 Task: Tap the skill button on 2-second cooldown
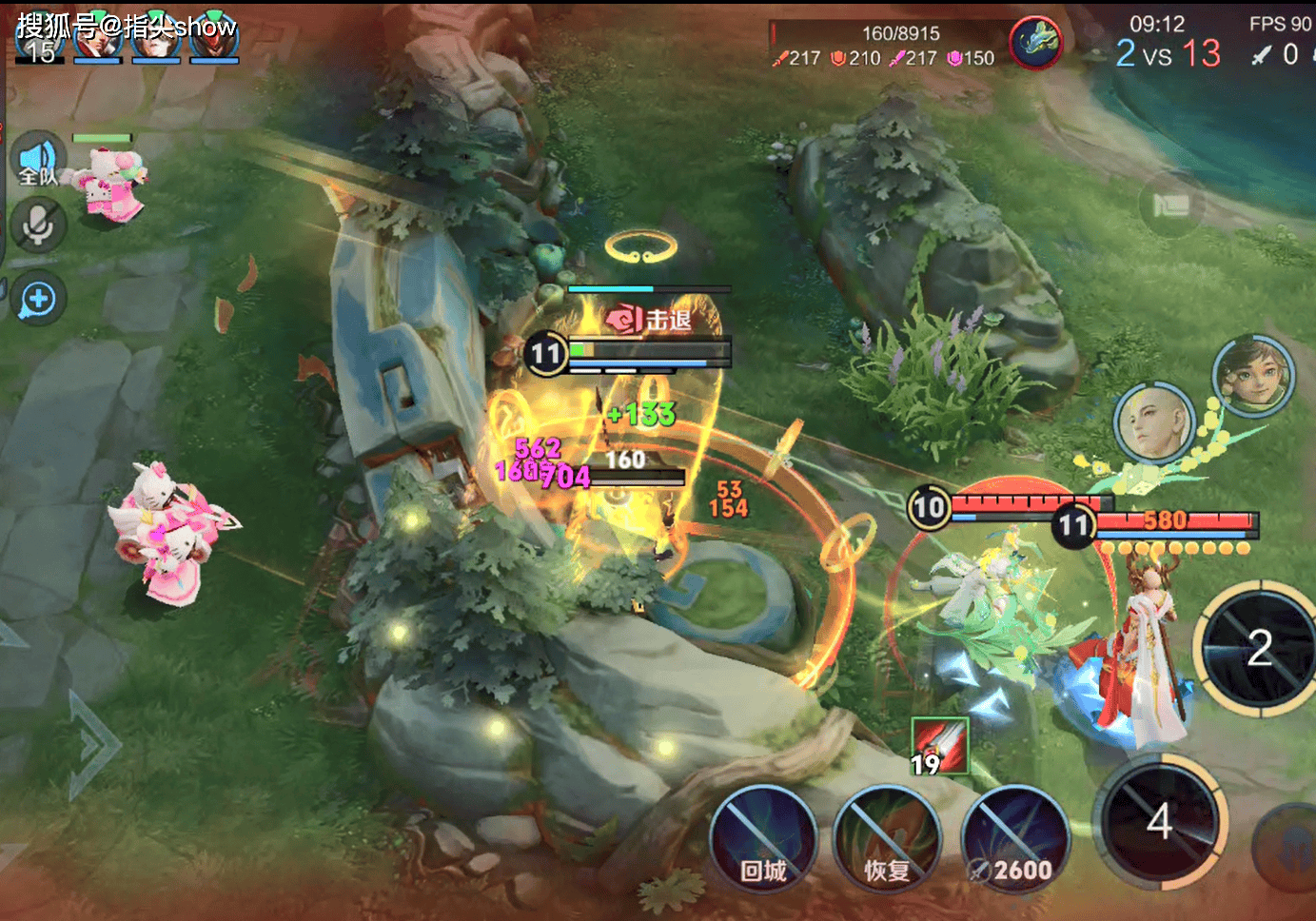coord(1257,647)
